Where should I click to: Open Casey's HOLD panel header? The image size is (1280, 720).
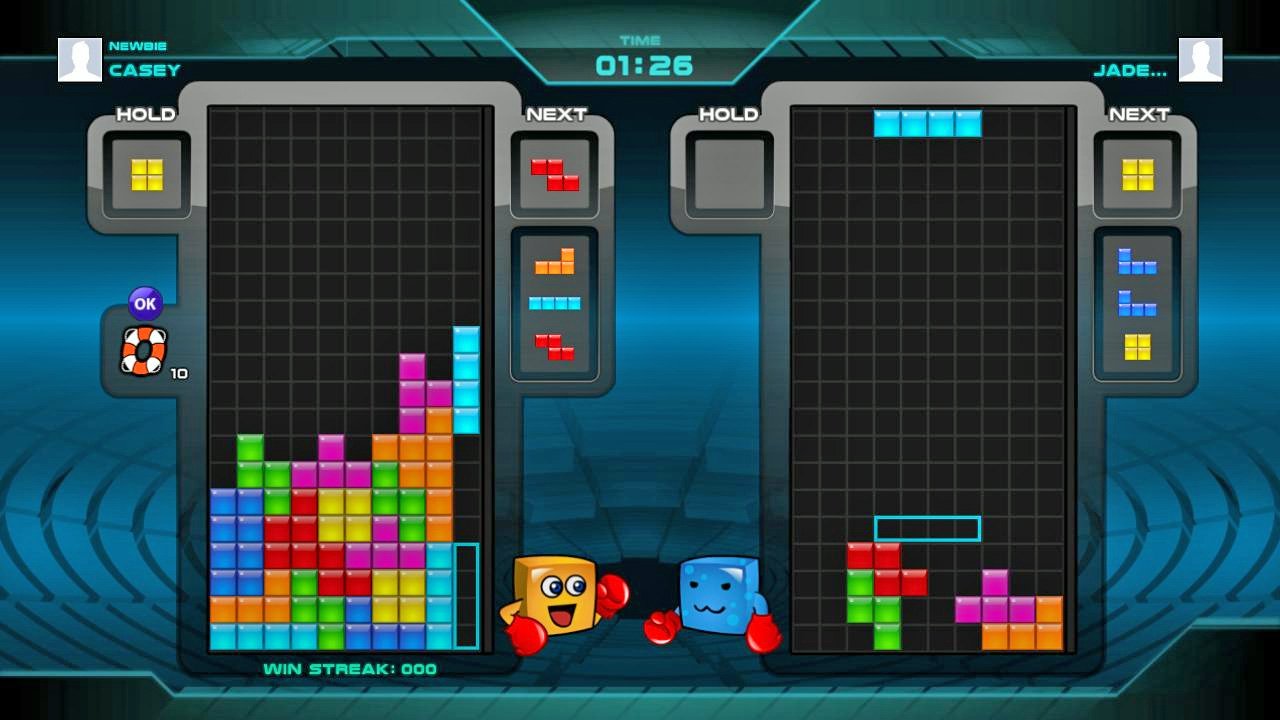click(x=146, y=114)
